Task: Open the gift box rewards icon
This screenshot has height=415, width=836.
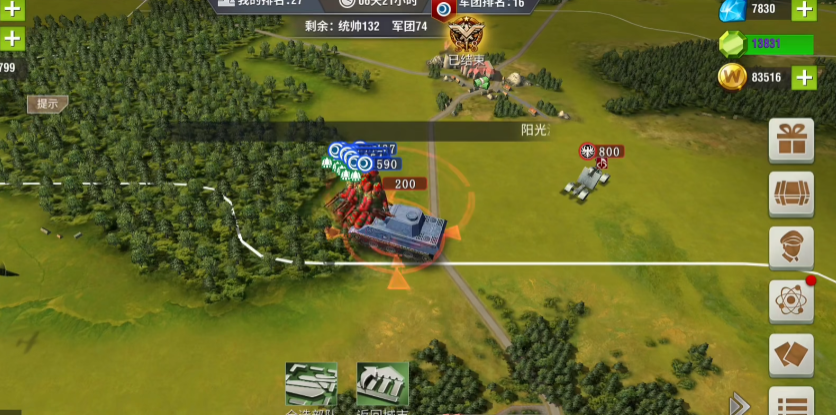Action: (x=790, y=140)
